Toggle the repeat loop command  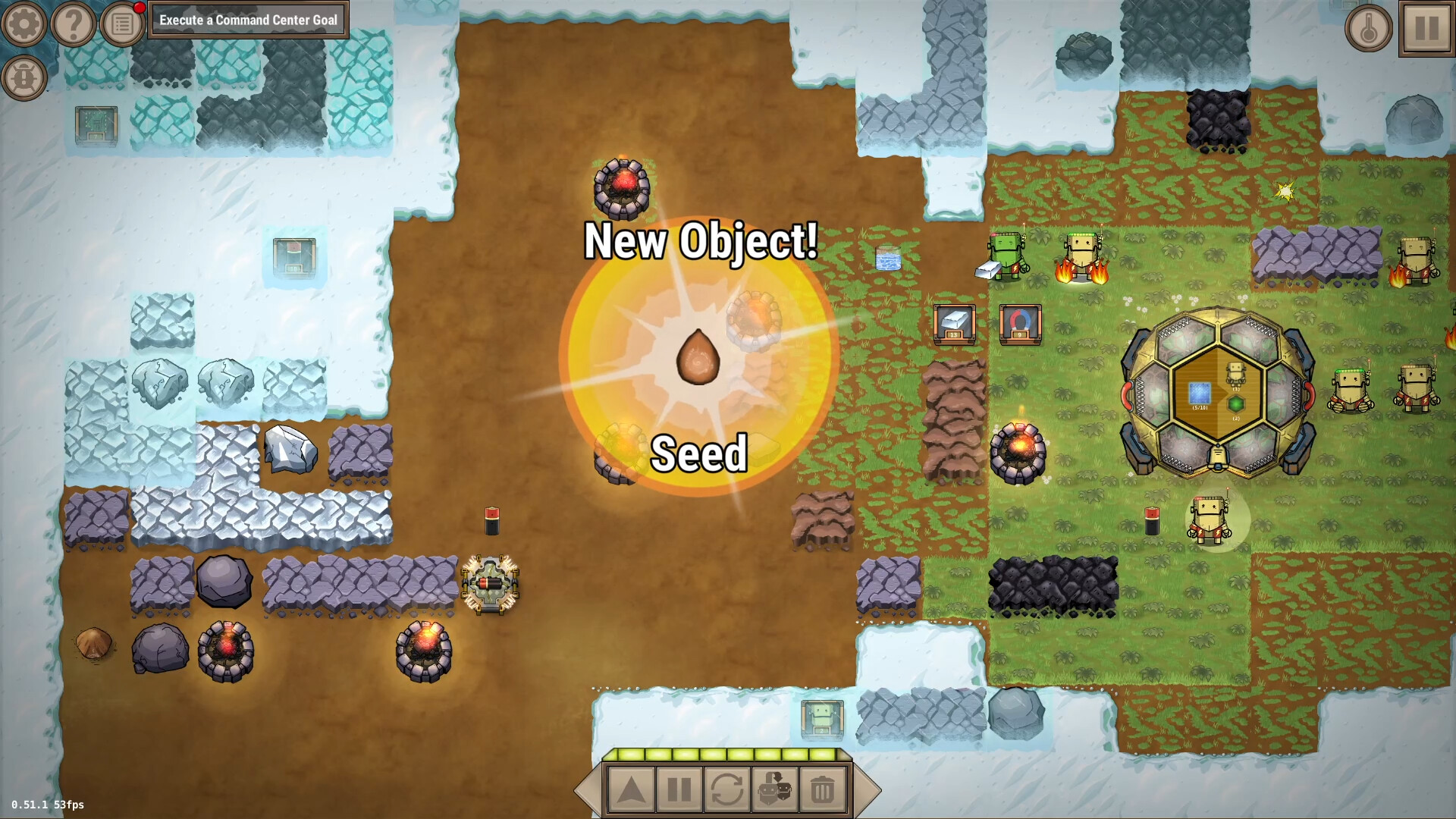[x=726, y=789]
